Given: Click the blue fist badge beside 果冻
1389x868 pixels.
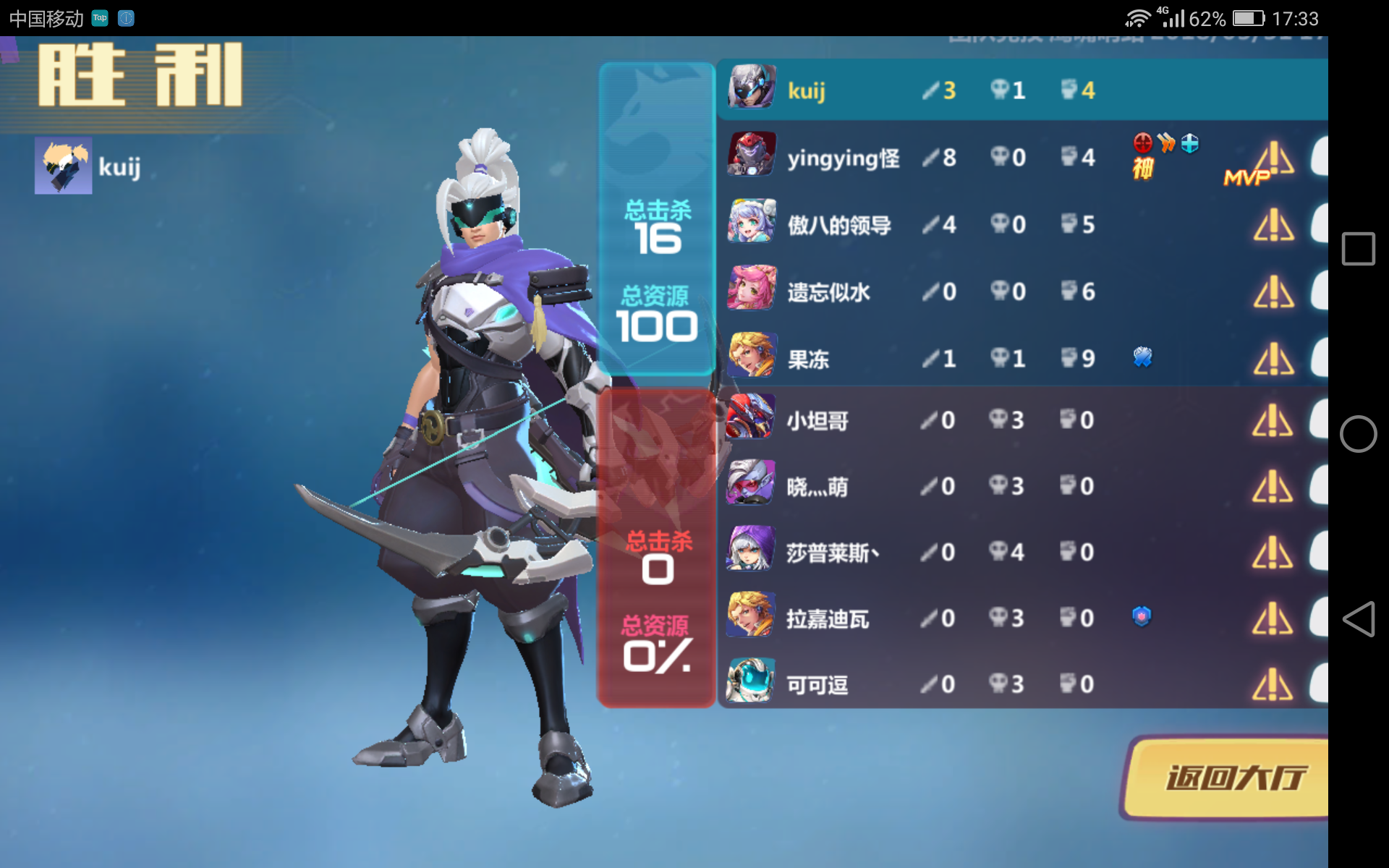Looking at the screenshot, I should 1142,357.
